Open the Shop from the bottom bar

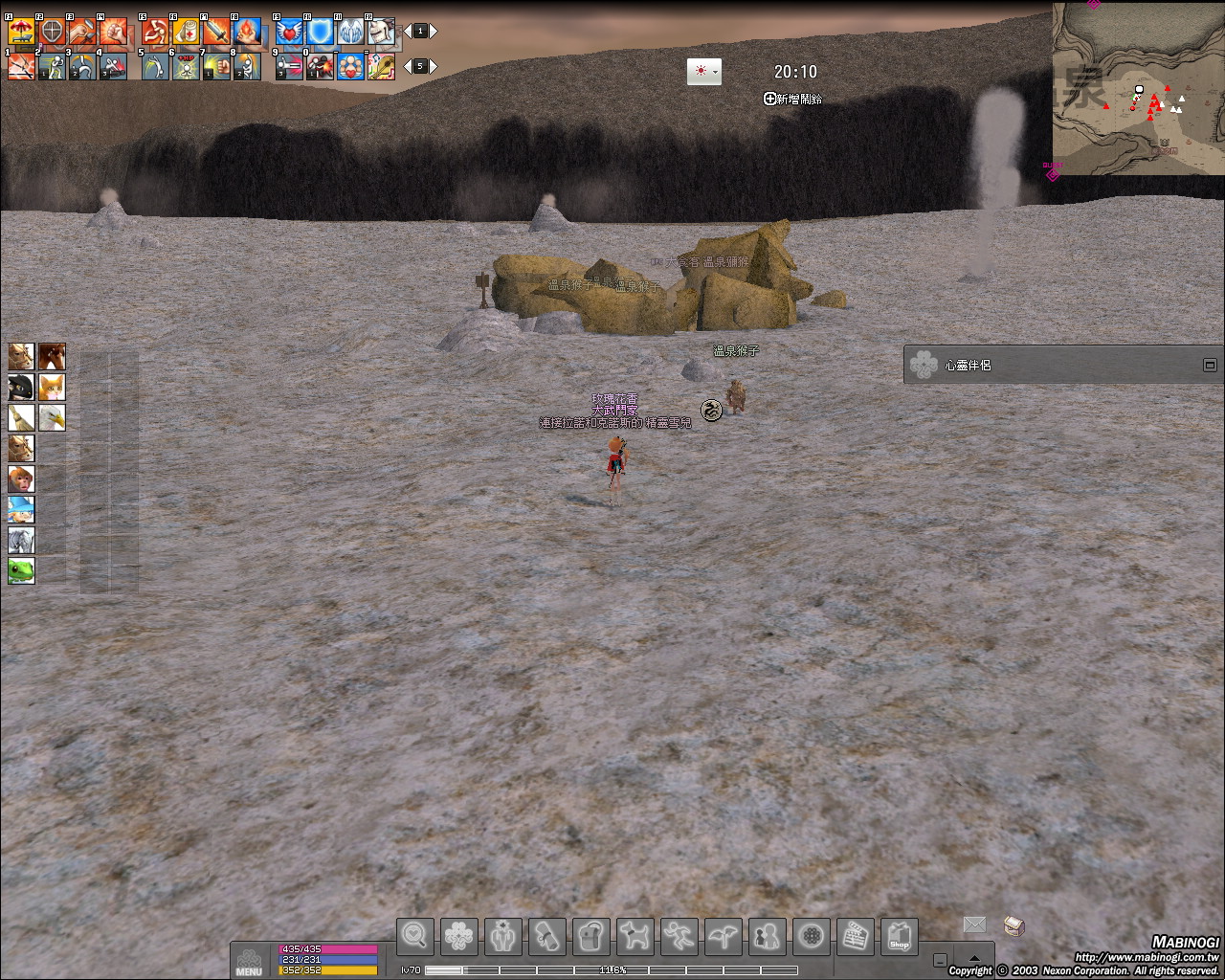(900, 936)
